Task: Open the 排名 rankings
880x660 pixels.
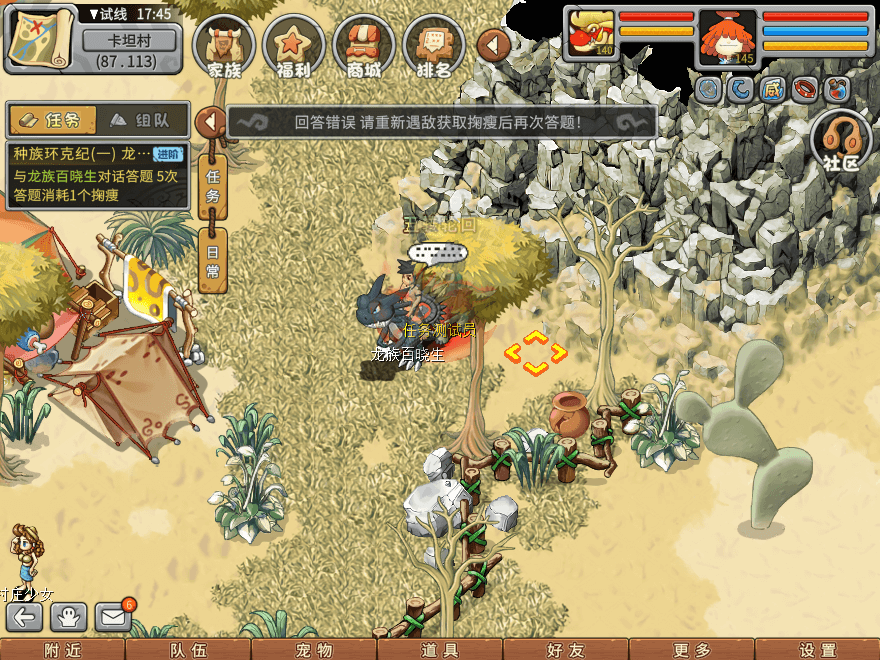Action: coord(434,46)
